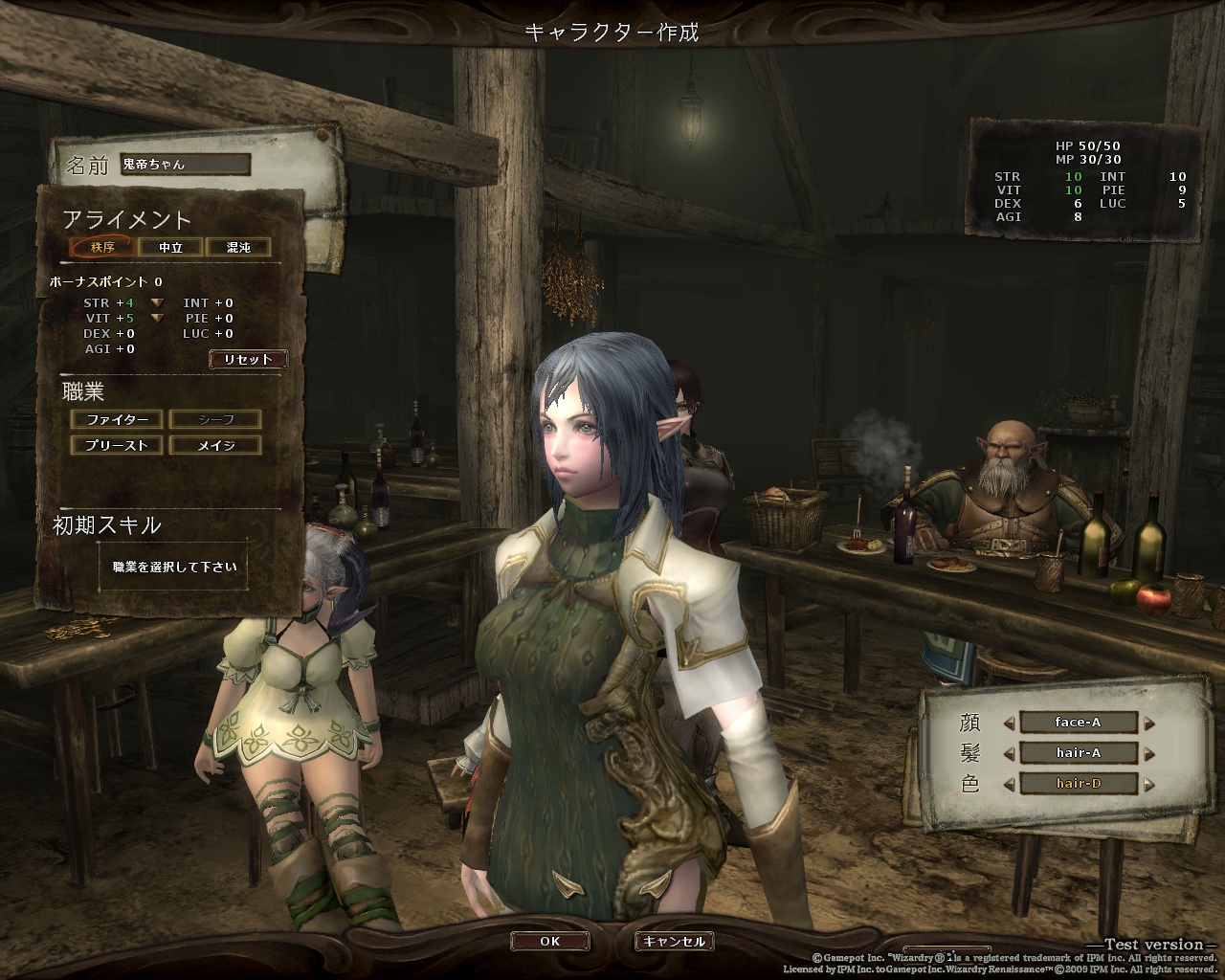Select the 秩序 (Lawful) alignment
This screenshot has width=1225, height=980.
click(101, 247)
